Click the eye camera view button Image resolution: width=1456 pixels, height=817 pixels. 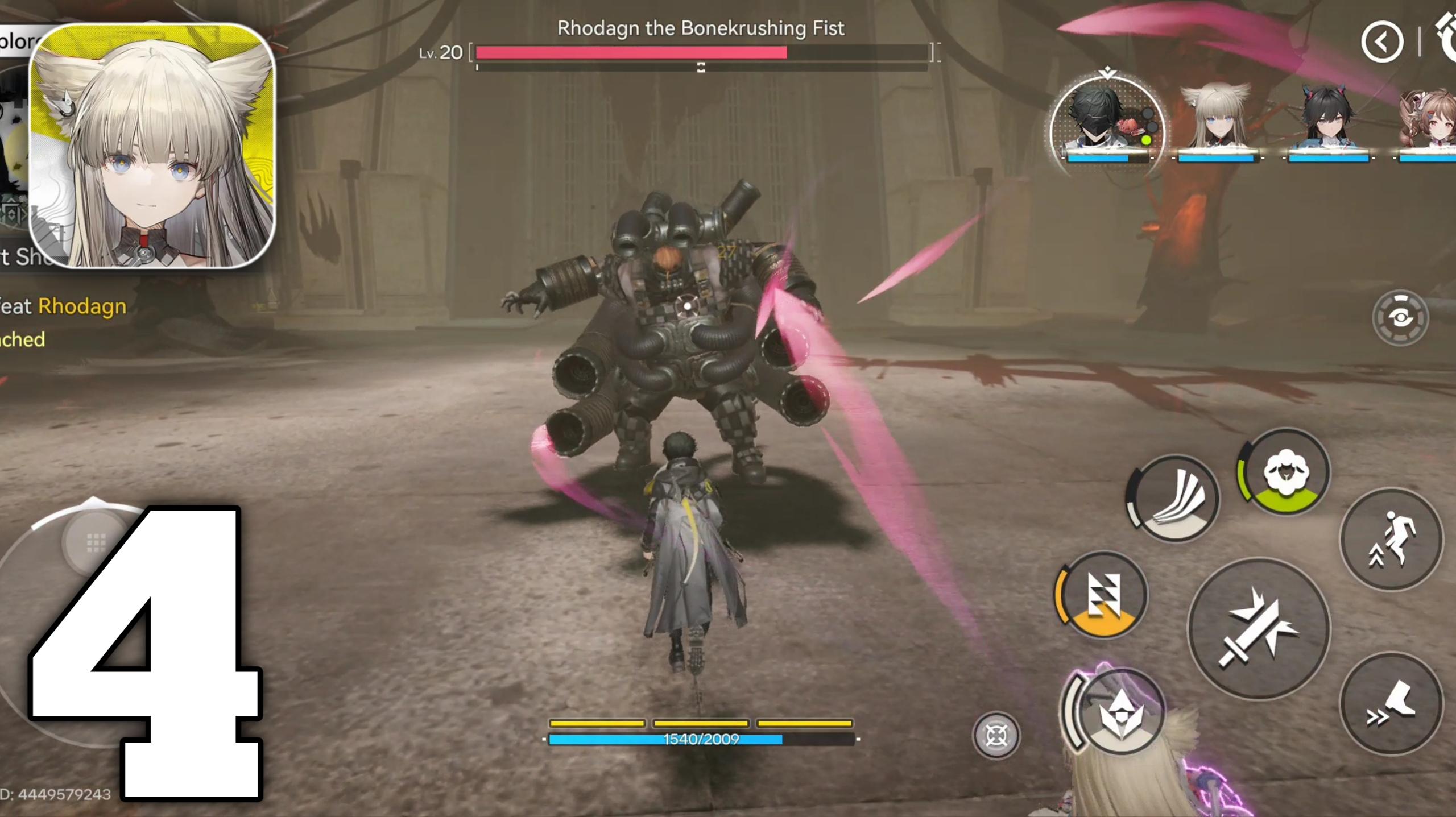pyautogui.click(x=1400, y=318)
